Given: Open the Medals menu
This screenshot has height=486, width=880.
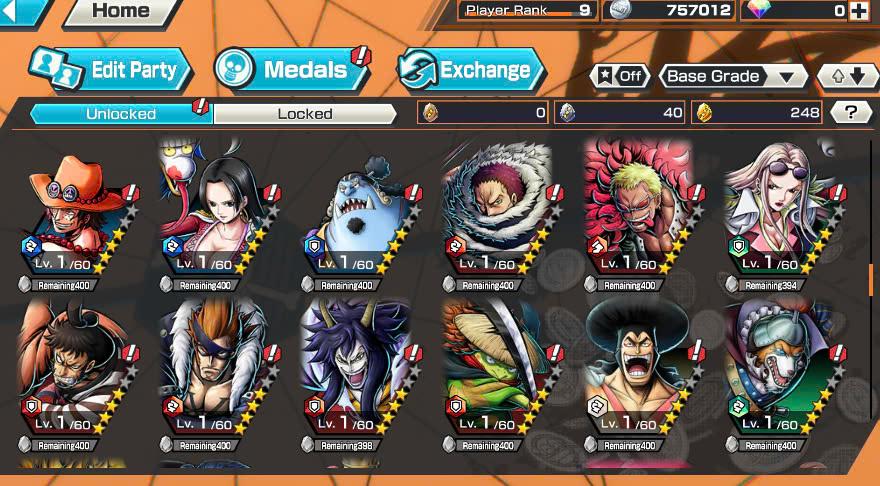Looking at the screenshot, I should click(290, 70).
